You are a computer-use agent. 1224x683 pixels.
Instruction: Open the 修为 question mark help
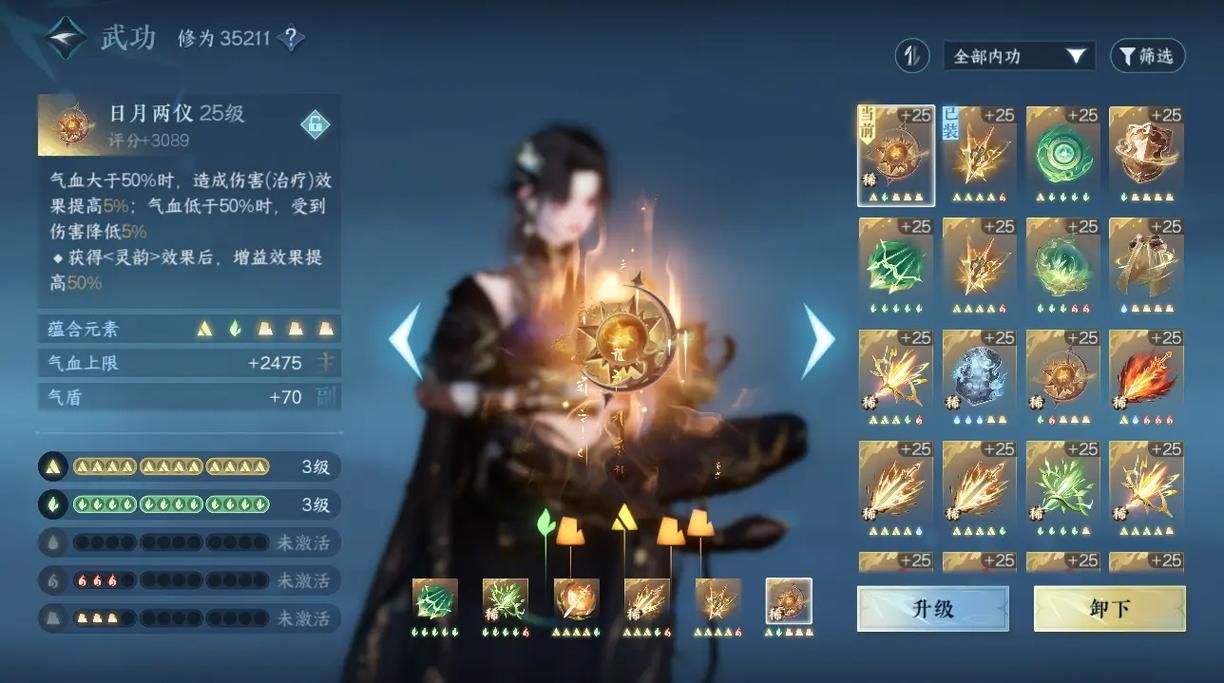tap(291, 39)
